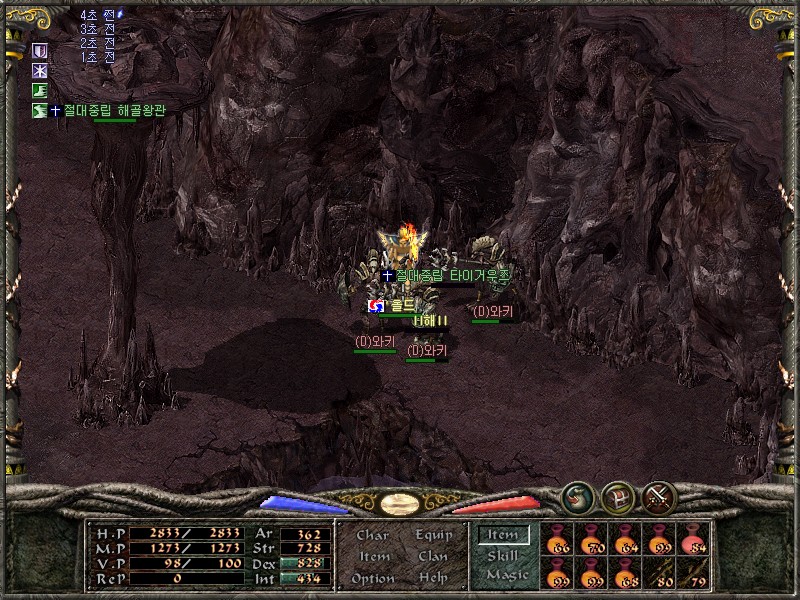Screen dimensions: 800x600
Task: Use the potion stack showing 68
Action: 625,573
